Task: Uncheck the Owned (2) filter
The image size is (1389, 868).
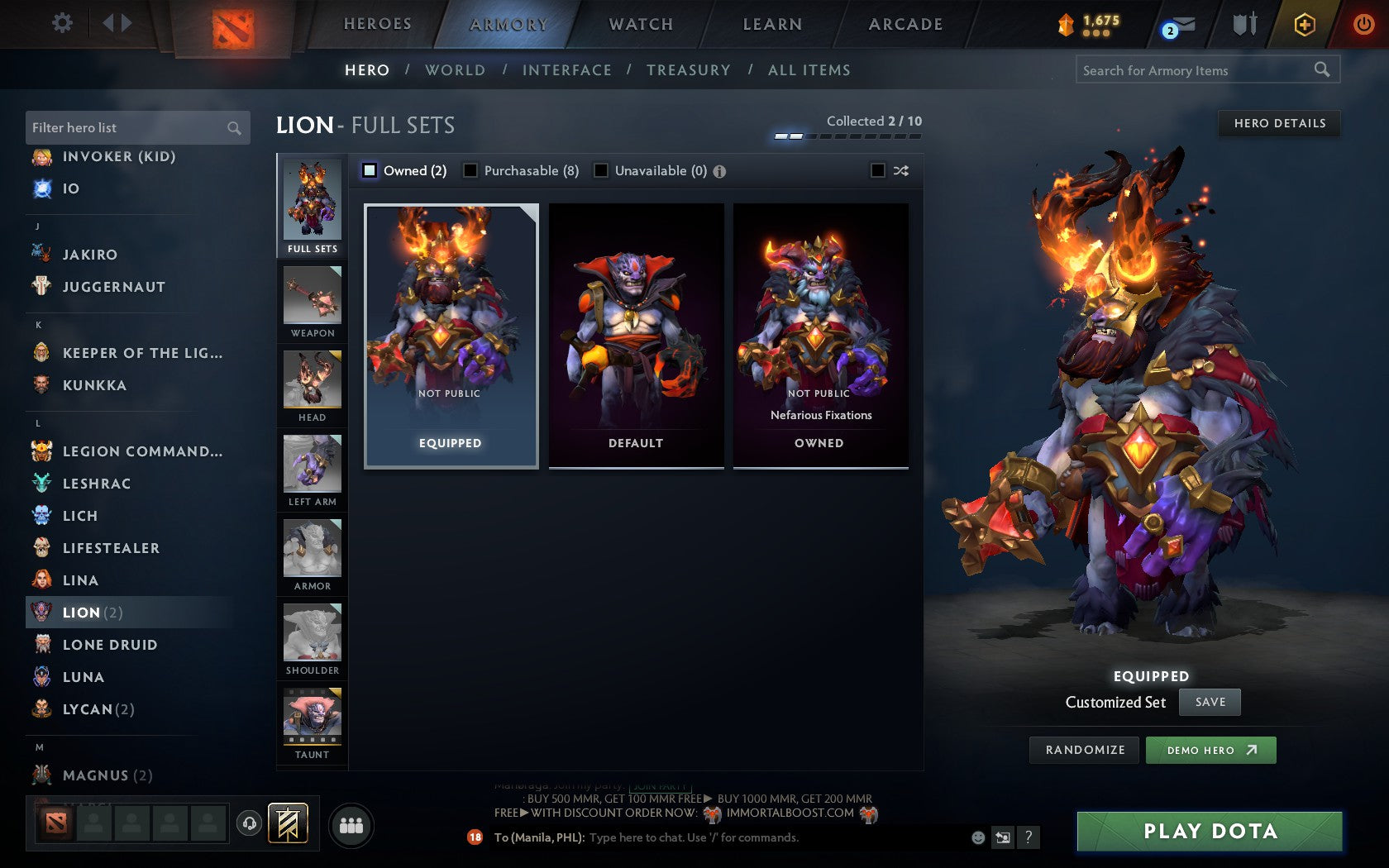Action: [x=369, y=170]
